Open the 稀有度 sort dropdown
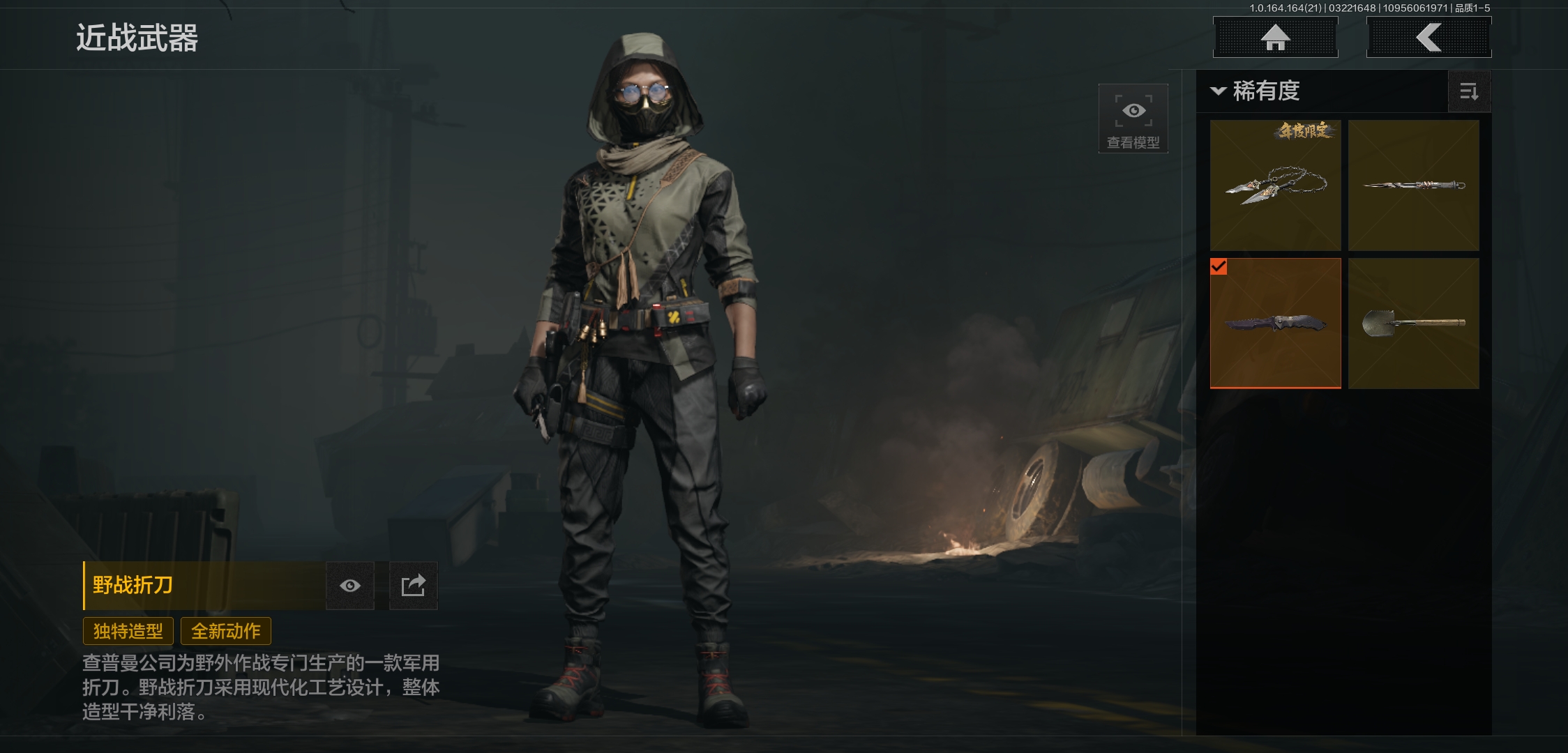Viewport: 1568px width, 753px height. (1256, 91)
